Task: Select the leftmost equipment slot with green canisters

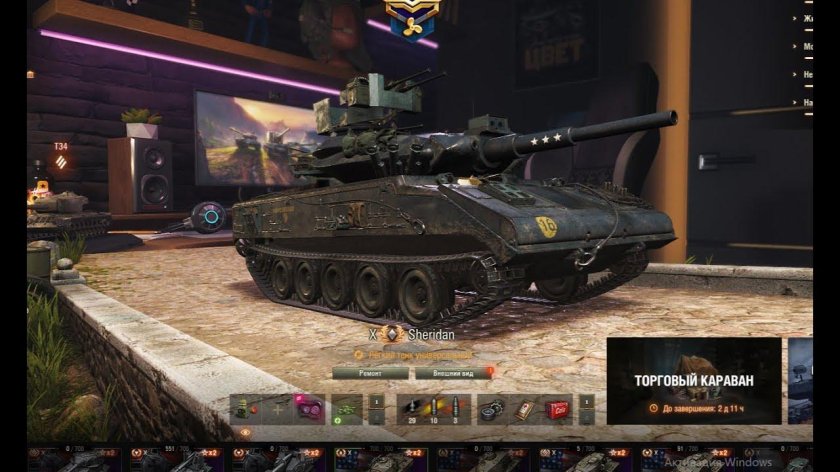Action: 246,409
